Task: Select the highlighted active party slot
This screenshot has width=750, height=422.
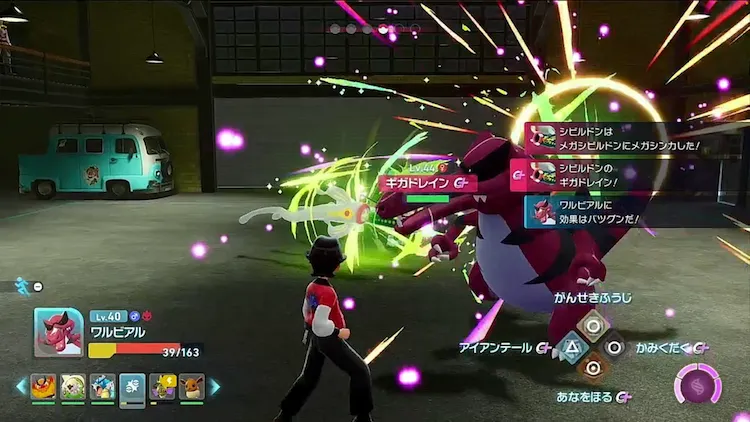Action: coord(132,388)
